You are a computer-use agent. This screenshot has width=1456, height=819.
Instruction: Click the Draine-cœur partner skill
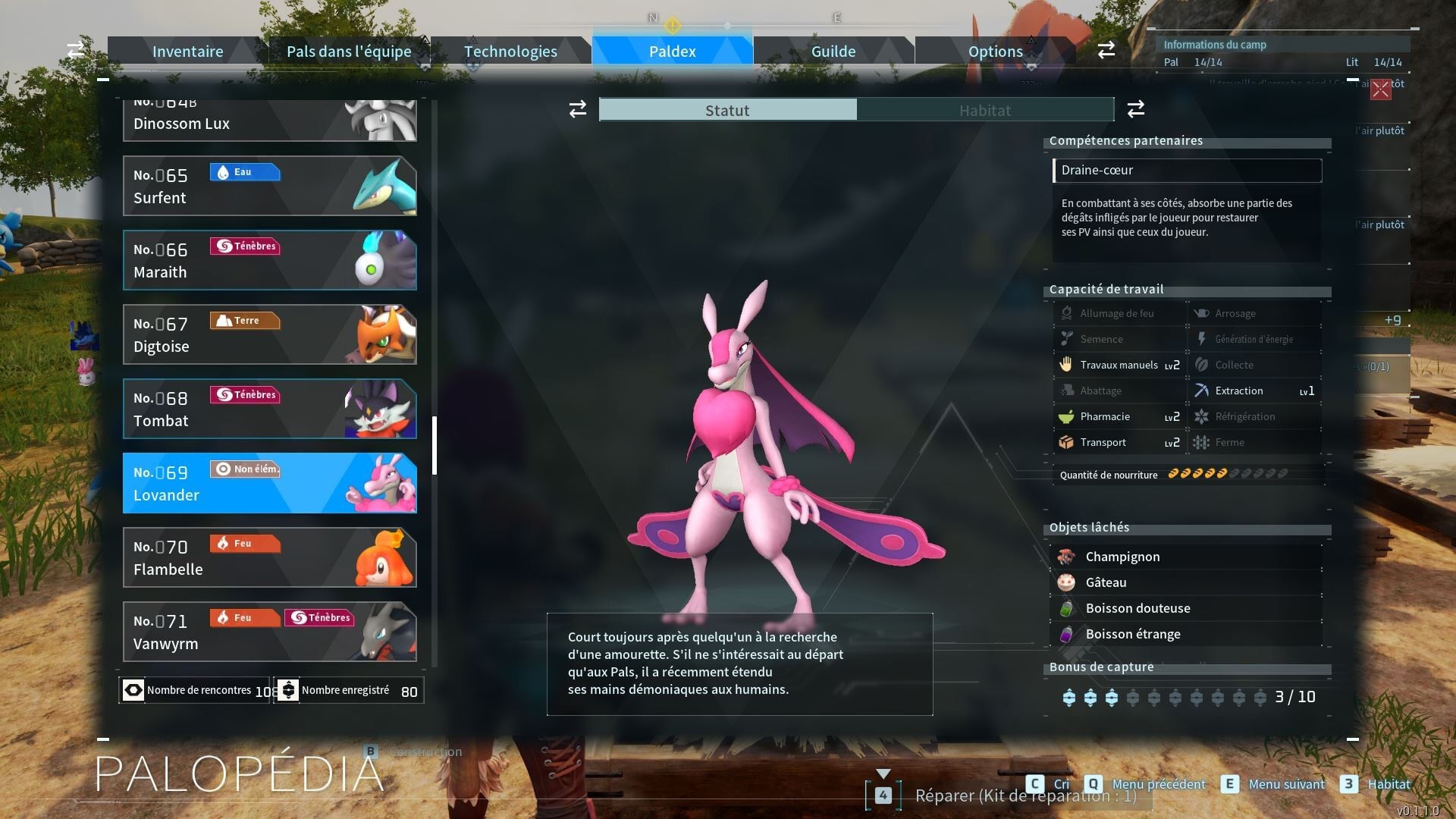coord(1187,171)
